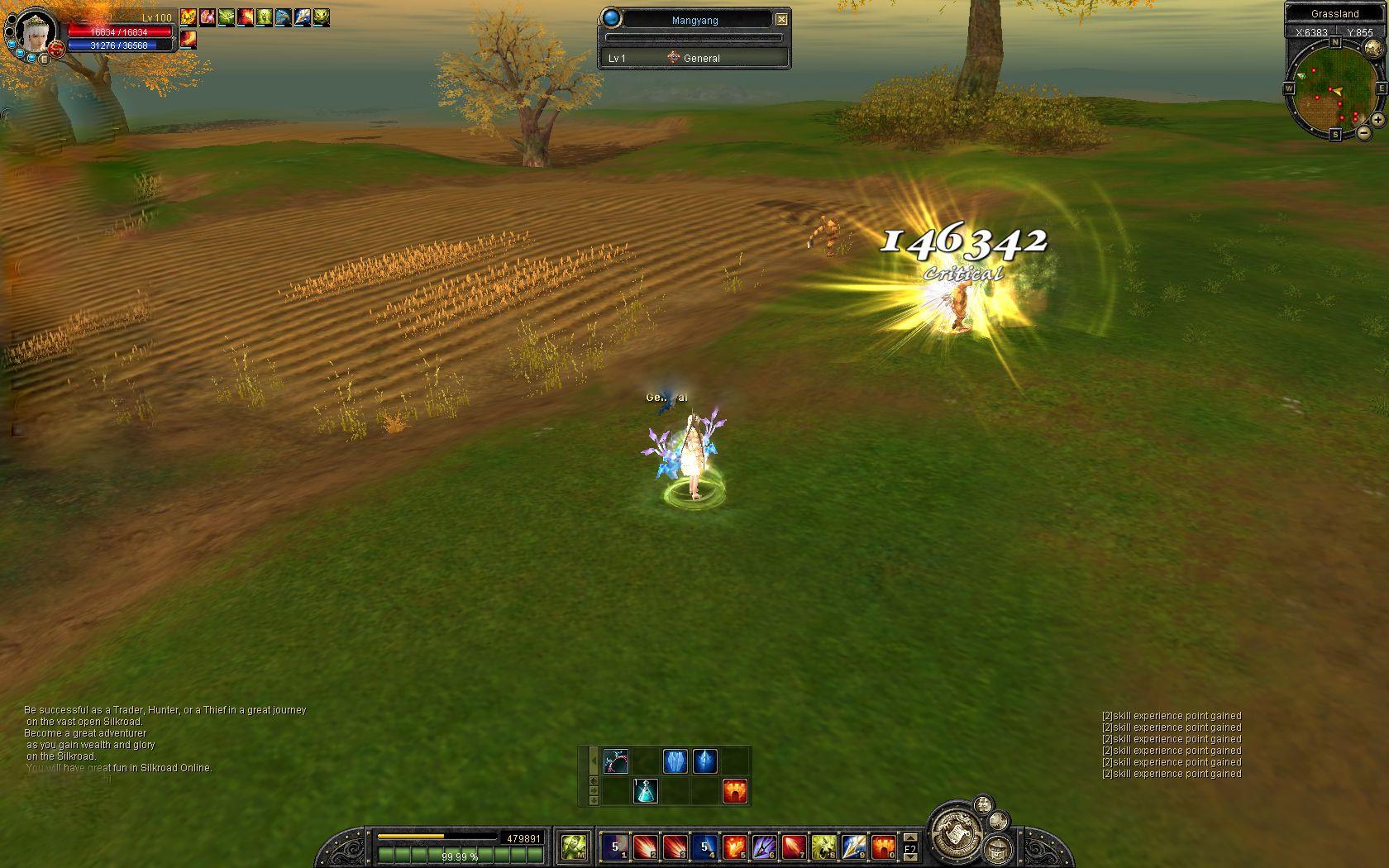Trigger the lightning spear skill in slot 9
The height and width of the screenshot is (868, 1389).
(x=852, y=847)
